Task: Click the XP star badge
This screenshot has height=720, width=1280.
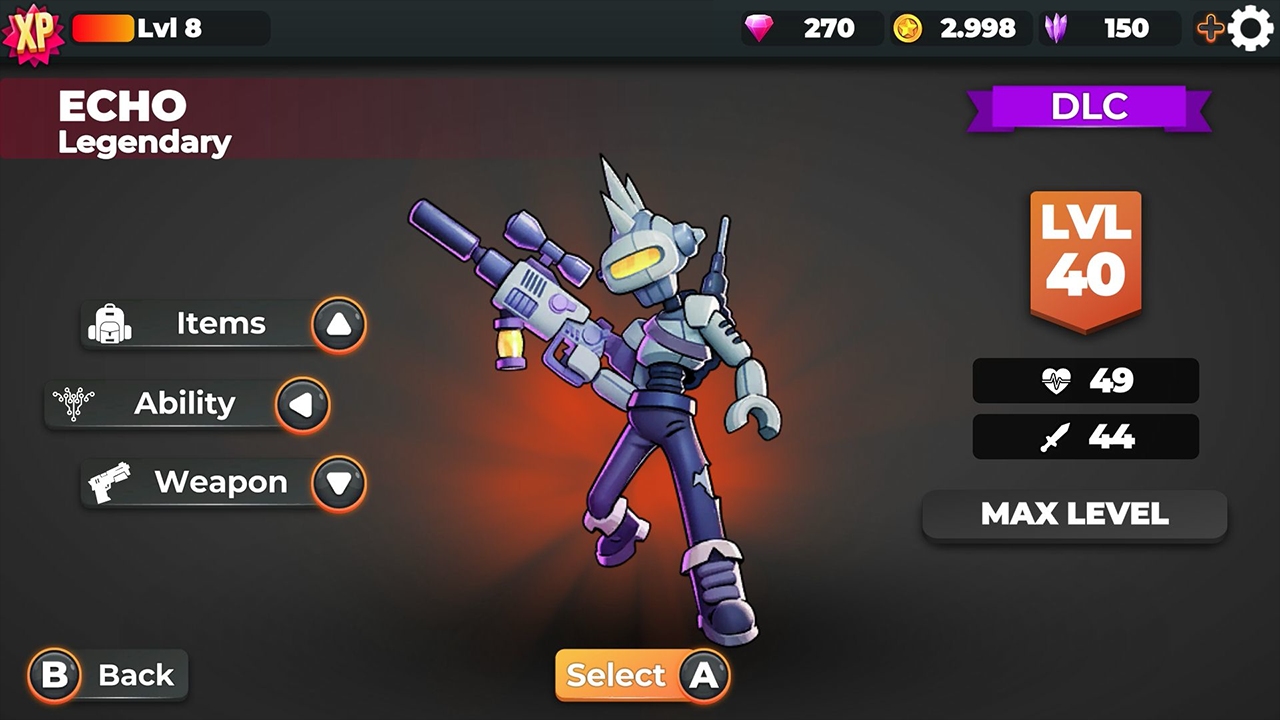Action: click(33, 32)
